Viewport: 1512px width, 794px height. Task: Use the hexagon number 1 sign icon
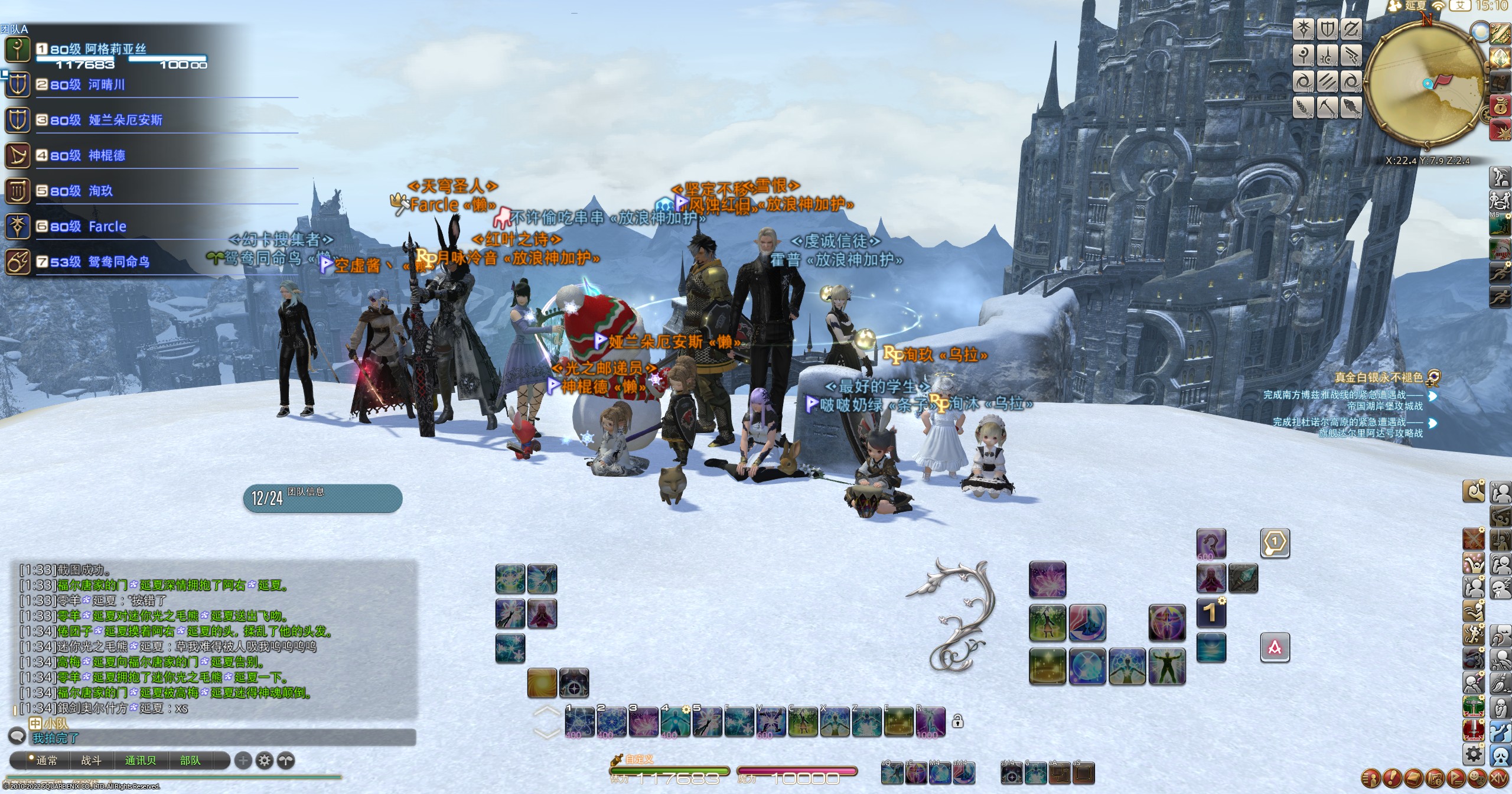pyautogui.click(x=1275, y=542)
